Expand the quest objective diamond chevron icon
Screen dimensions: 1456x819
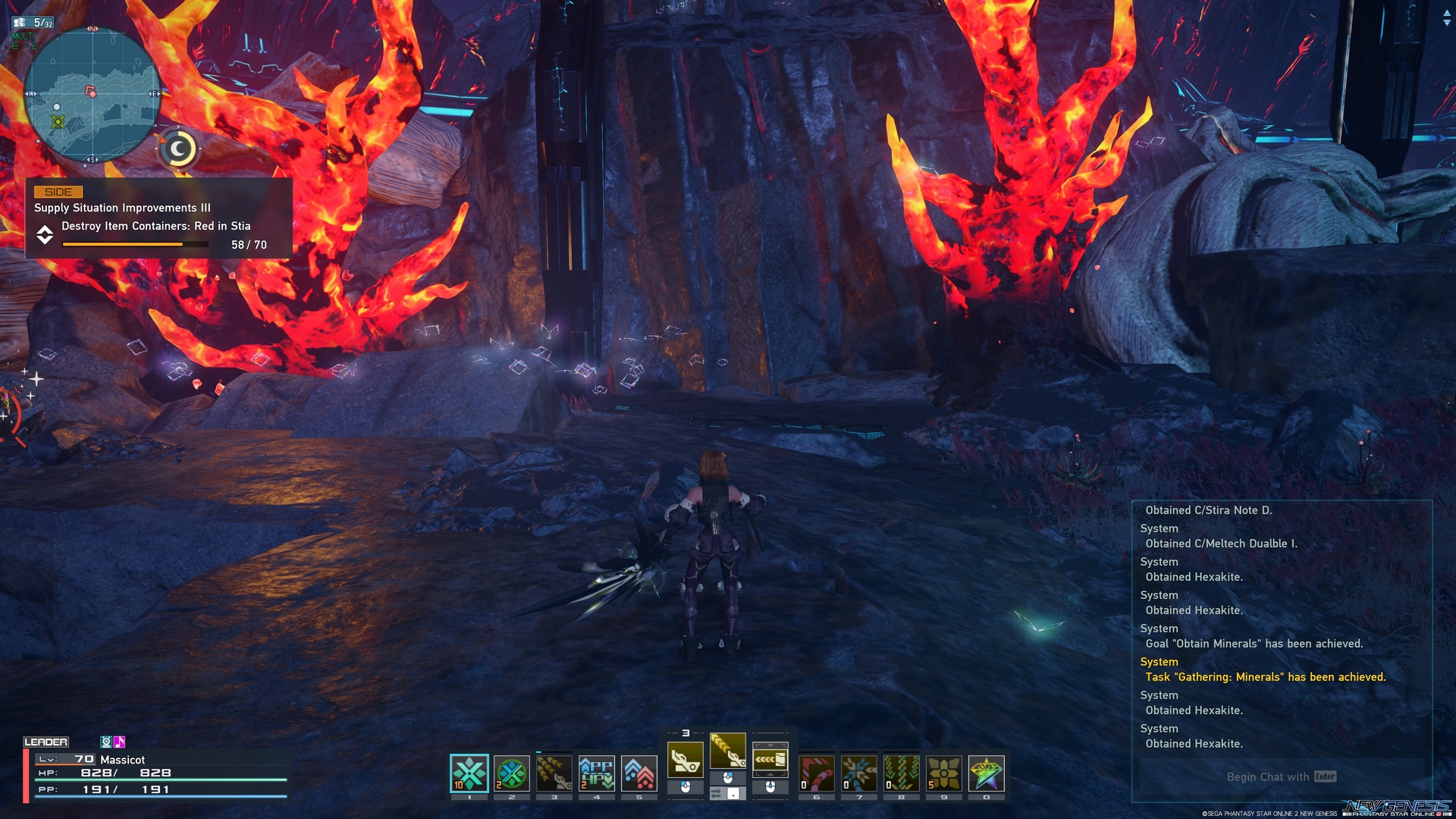coord(45,236)
